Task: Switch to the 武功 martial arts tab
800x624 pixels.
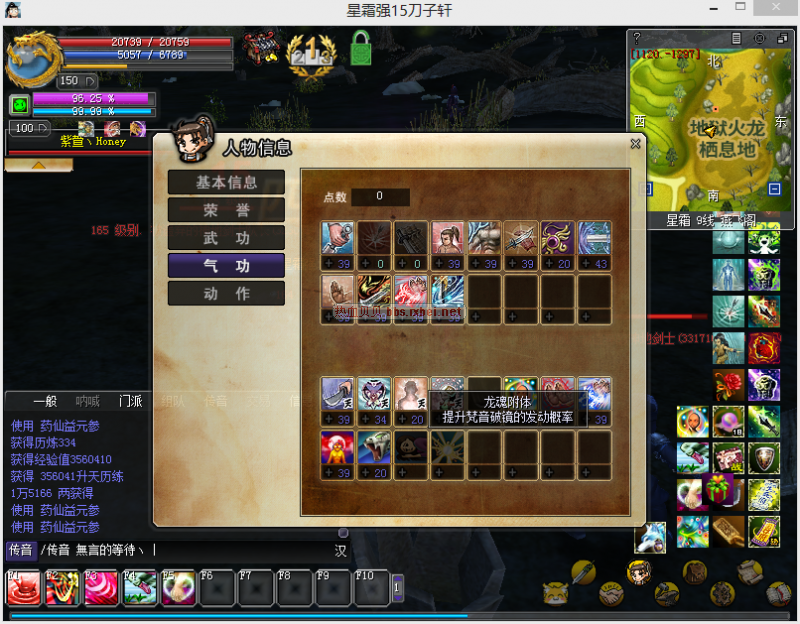Action: point(226,238)
